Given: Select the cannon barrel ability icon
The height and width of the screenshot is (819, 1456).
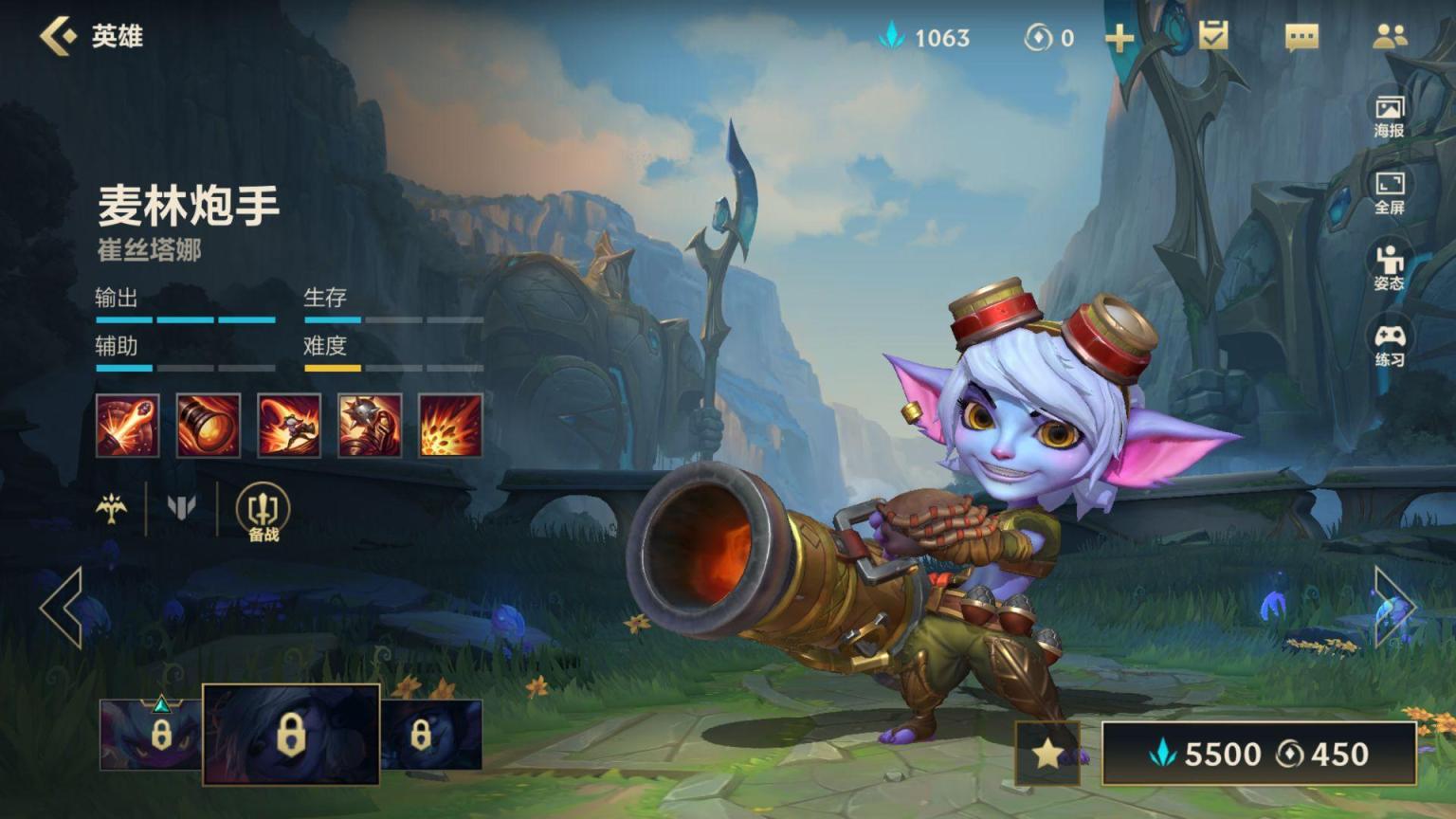Looking at the screenshot, I should pos(208,426).
